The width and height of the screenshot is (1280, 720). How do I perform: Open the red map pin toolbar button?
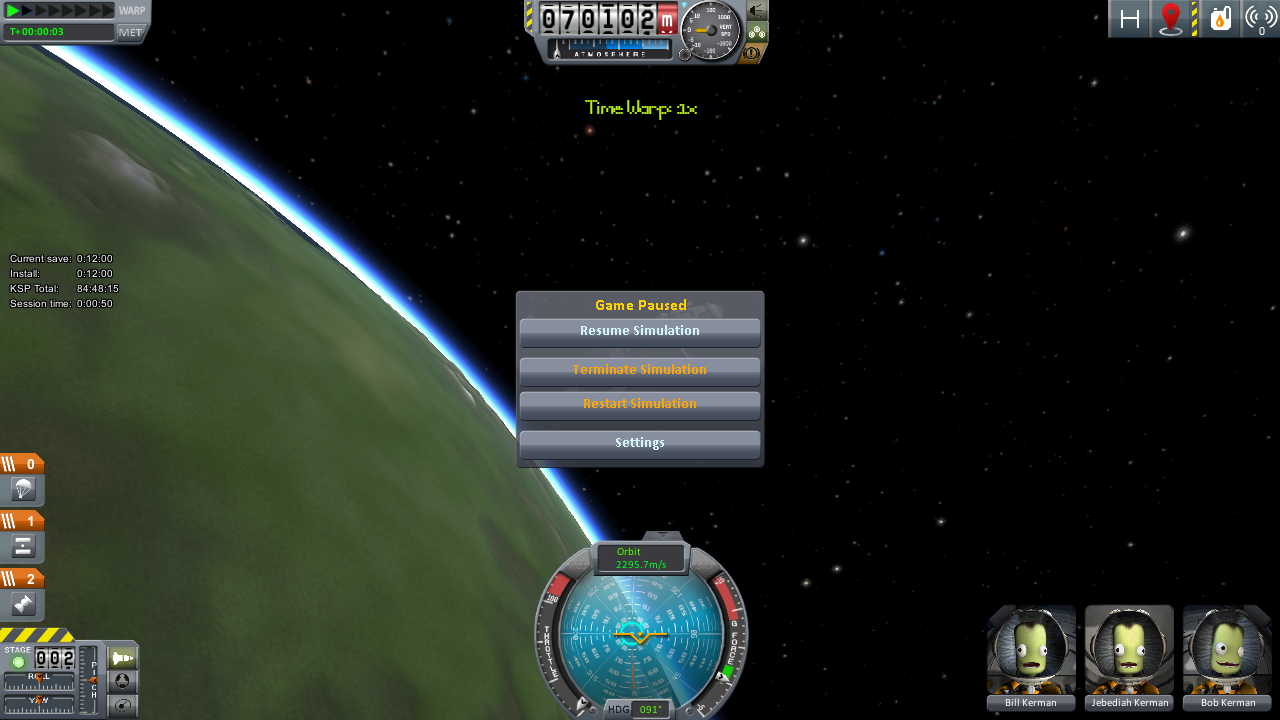[x=1170, y=19]
